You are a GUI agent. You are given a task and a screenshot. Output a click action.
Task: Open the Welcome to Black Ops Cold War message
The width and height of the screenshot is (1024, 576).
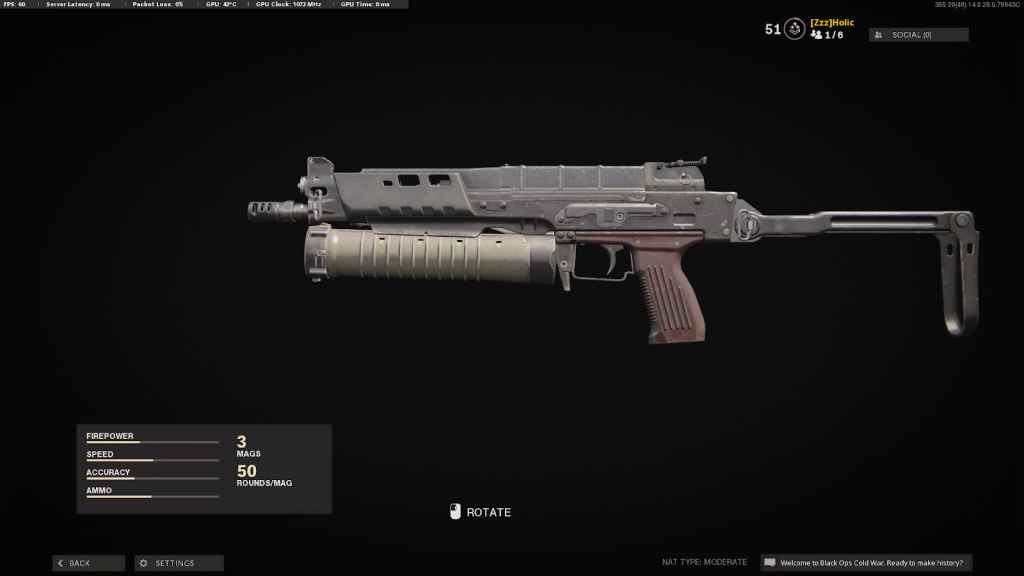click(866, 563)
